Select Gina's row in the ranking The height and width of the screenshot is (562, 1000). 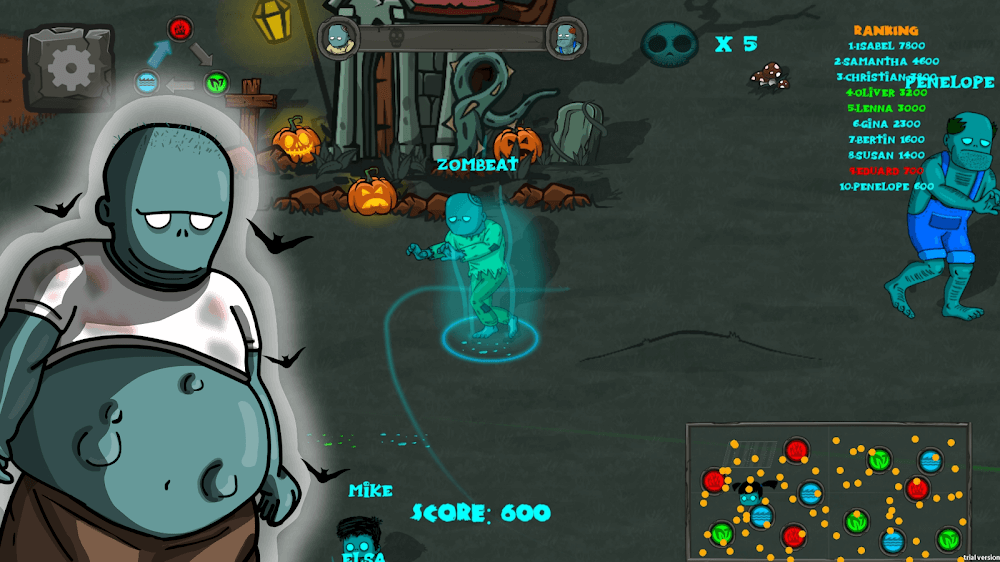click(x=888, y=123)
